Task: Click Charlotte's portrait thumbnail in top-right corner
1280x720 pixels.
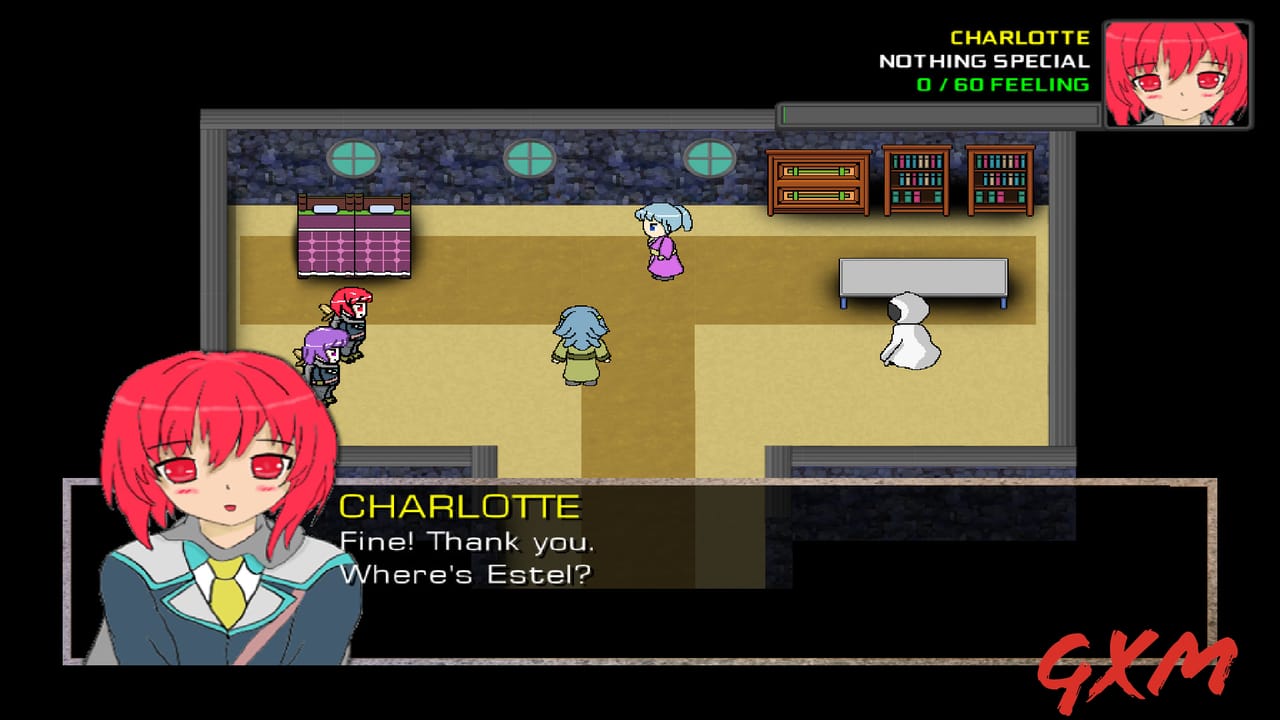Action: pos(1179,69)
